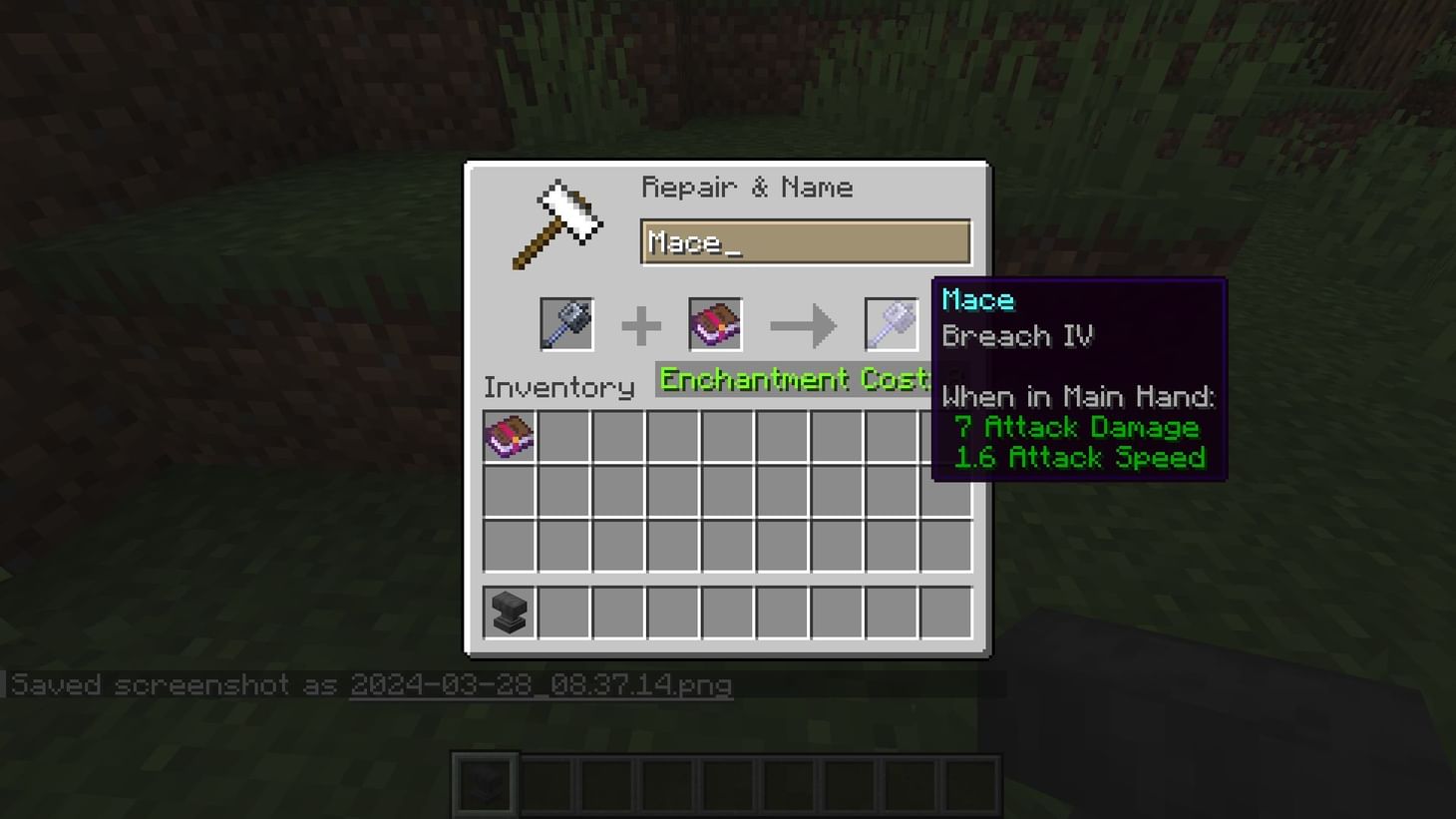Click the Mace tooltip title text
The image size is (1456, 819).
[977, 299]
